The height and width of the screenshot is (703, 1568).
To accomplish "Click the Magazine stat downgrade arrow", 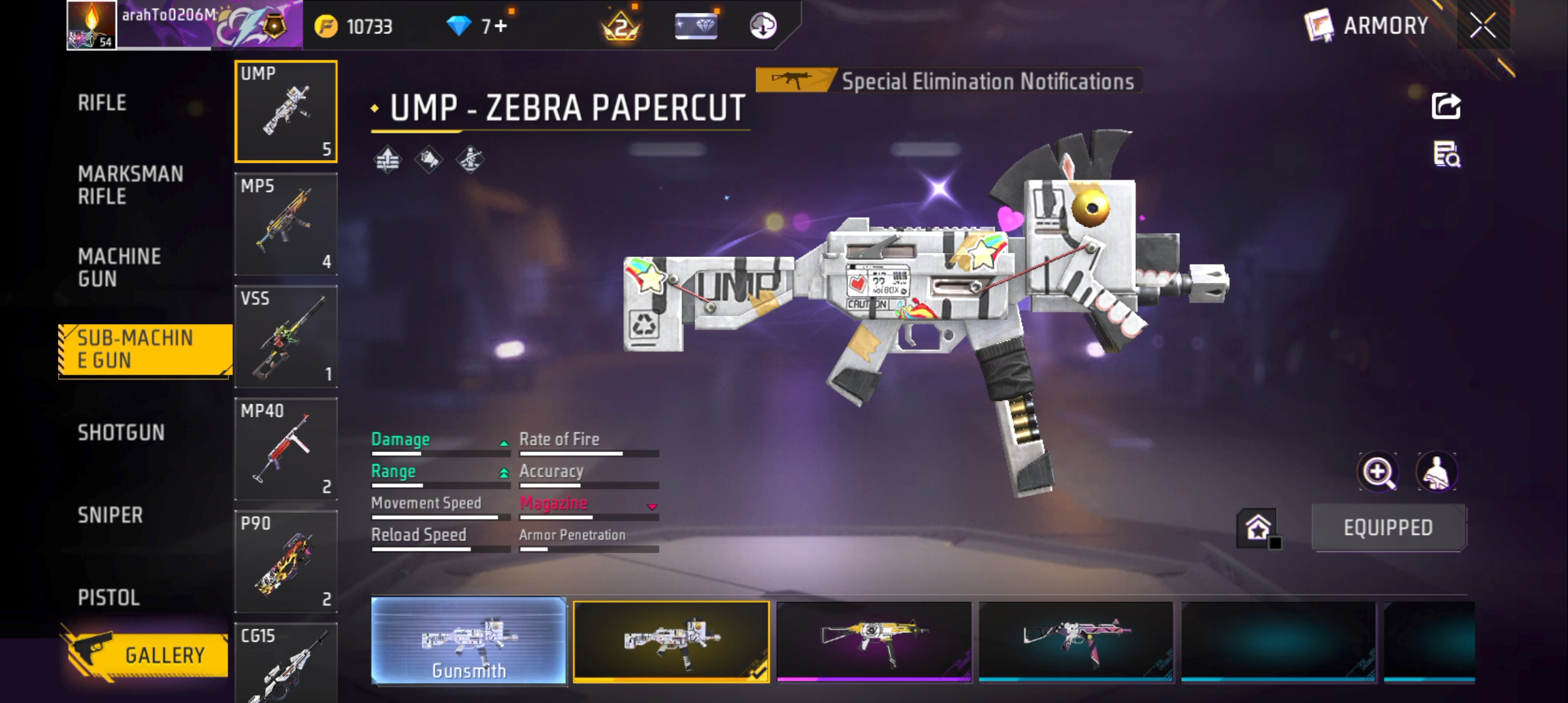I will click(x=651, y=507).
